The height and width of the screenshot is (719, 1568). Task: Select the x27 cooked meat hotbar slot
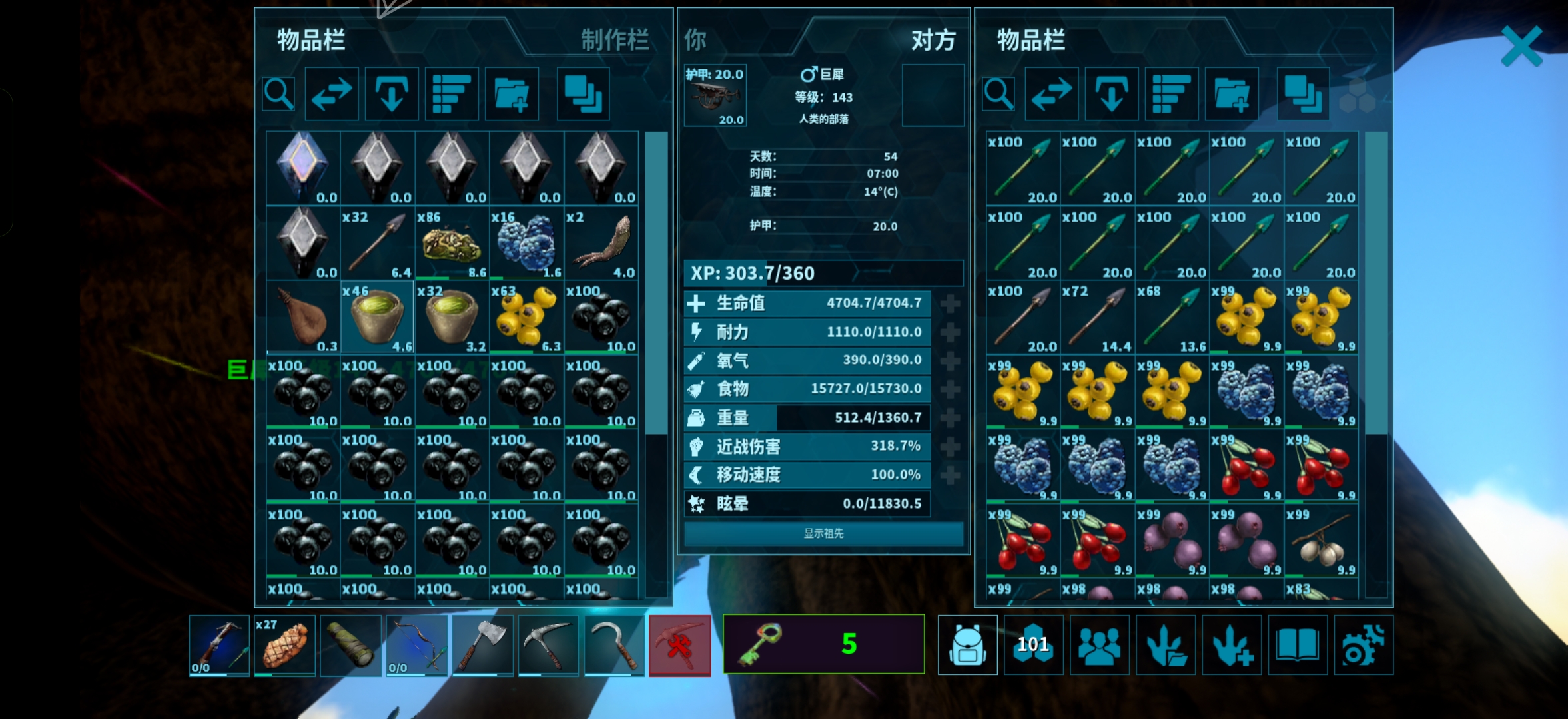point(284,646)
